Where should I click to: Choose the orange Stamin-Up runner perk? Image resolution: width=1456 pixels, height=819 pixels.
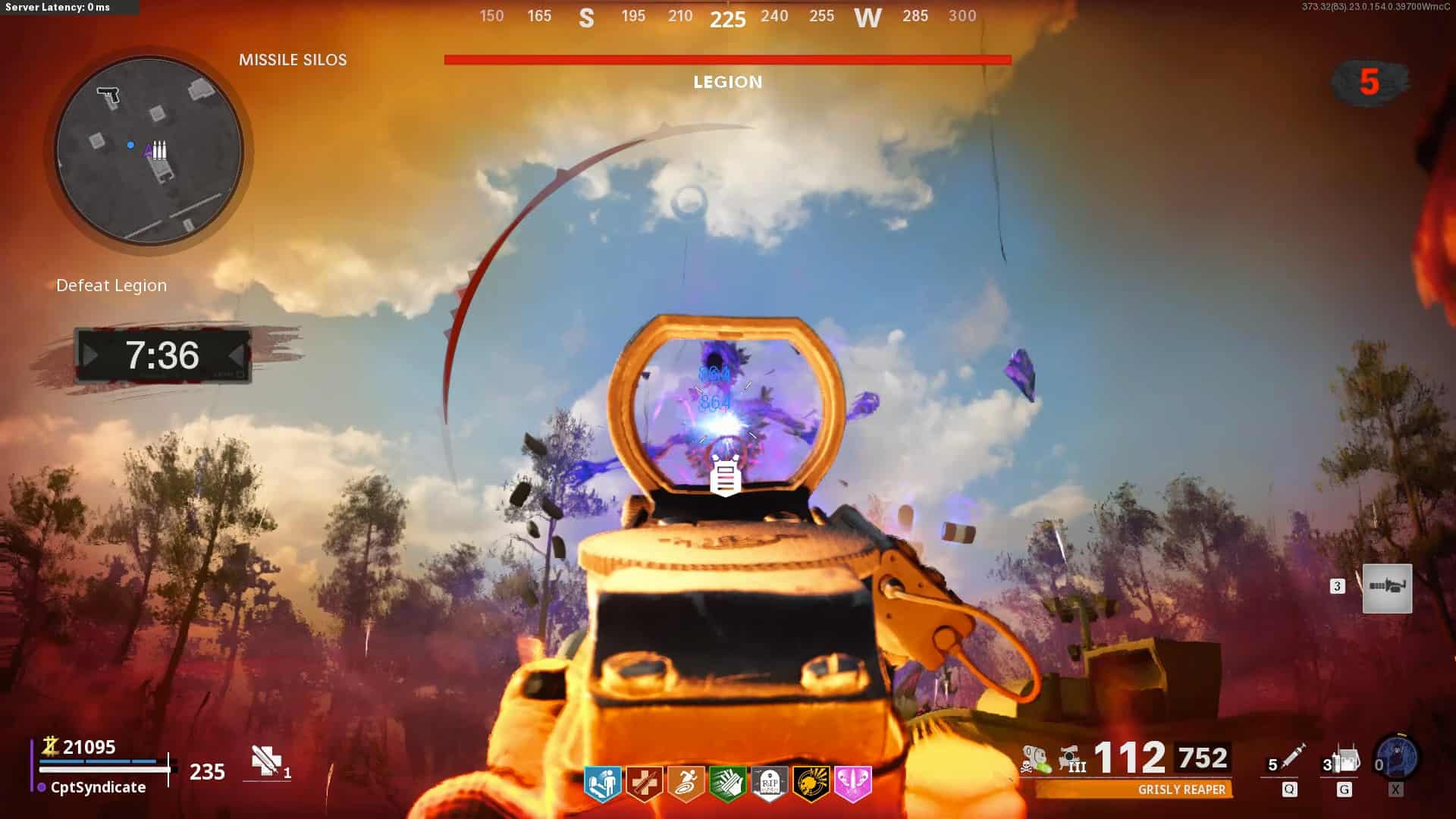click(686, 783)
